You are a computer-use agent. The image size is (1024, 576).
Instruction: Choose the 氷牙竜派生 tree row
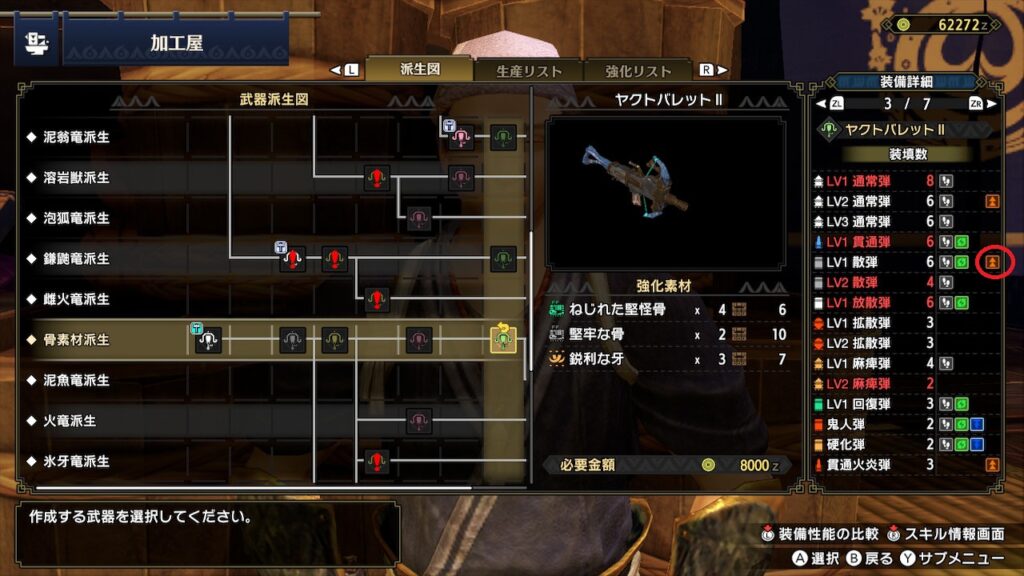click(x=70, y=462)
